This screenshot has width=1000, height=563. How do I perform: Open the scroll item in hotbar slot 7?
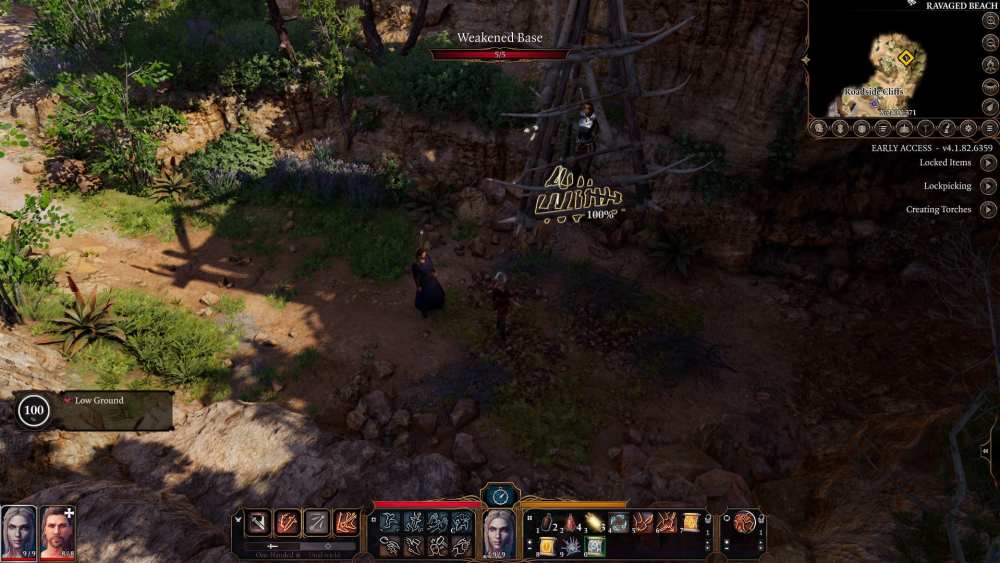point(690,522)
